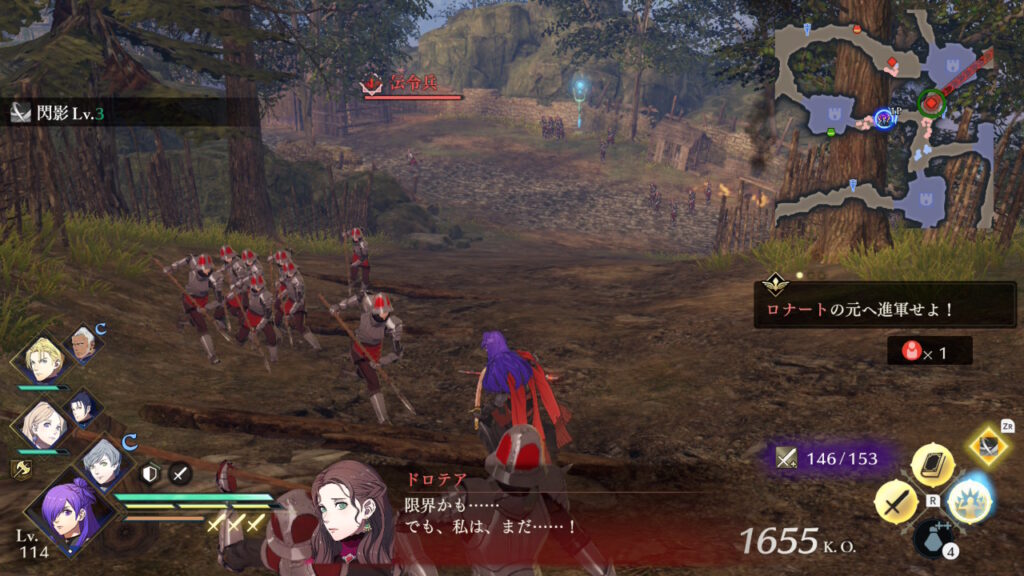
Task: Click the red enemy commander counter
Action: click(x=929, y=351)
